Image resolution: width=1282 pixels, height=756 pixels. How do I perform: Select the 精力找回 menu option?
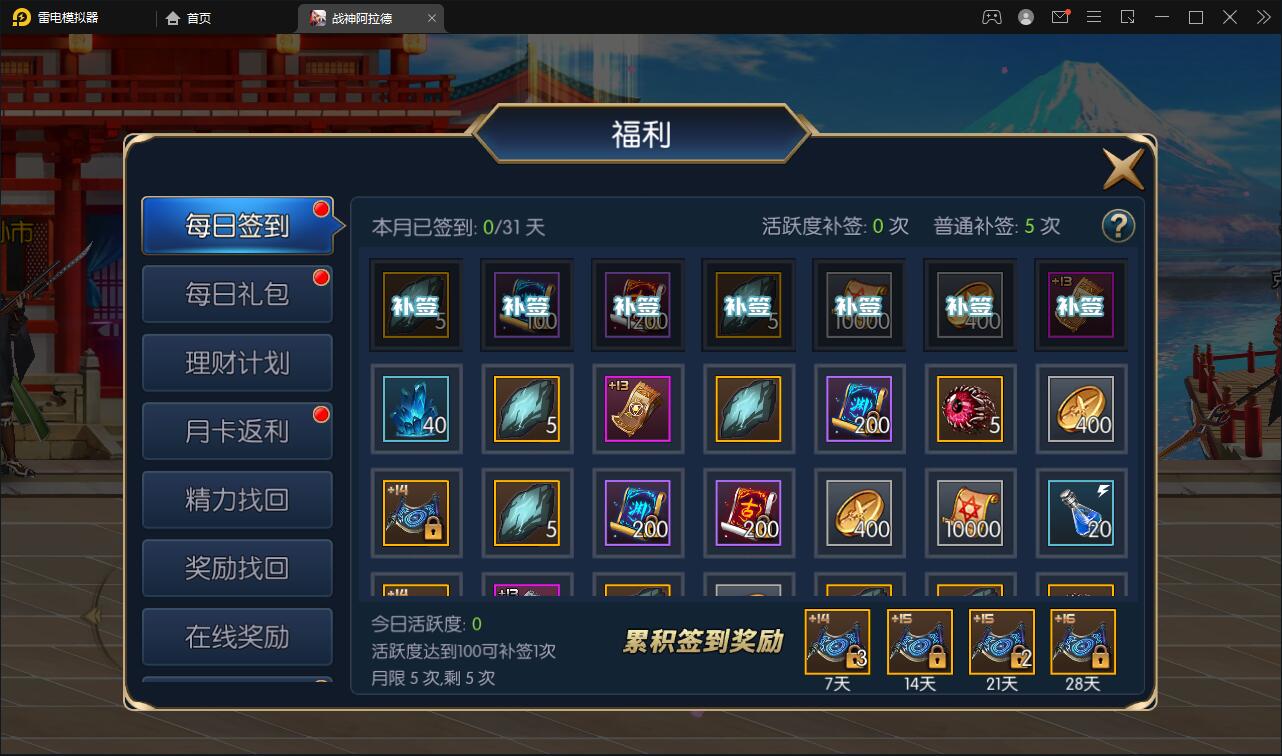[236, 499]
